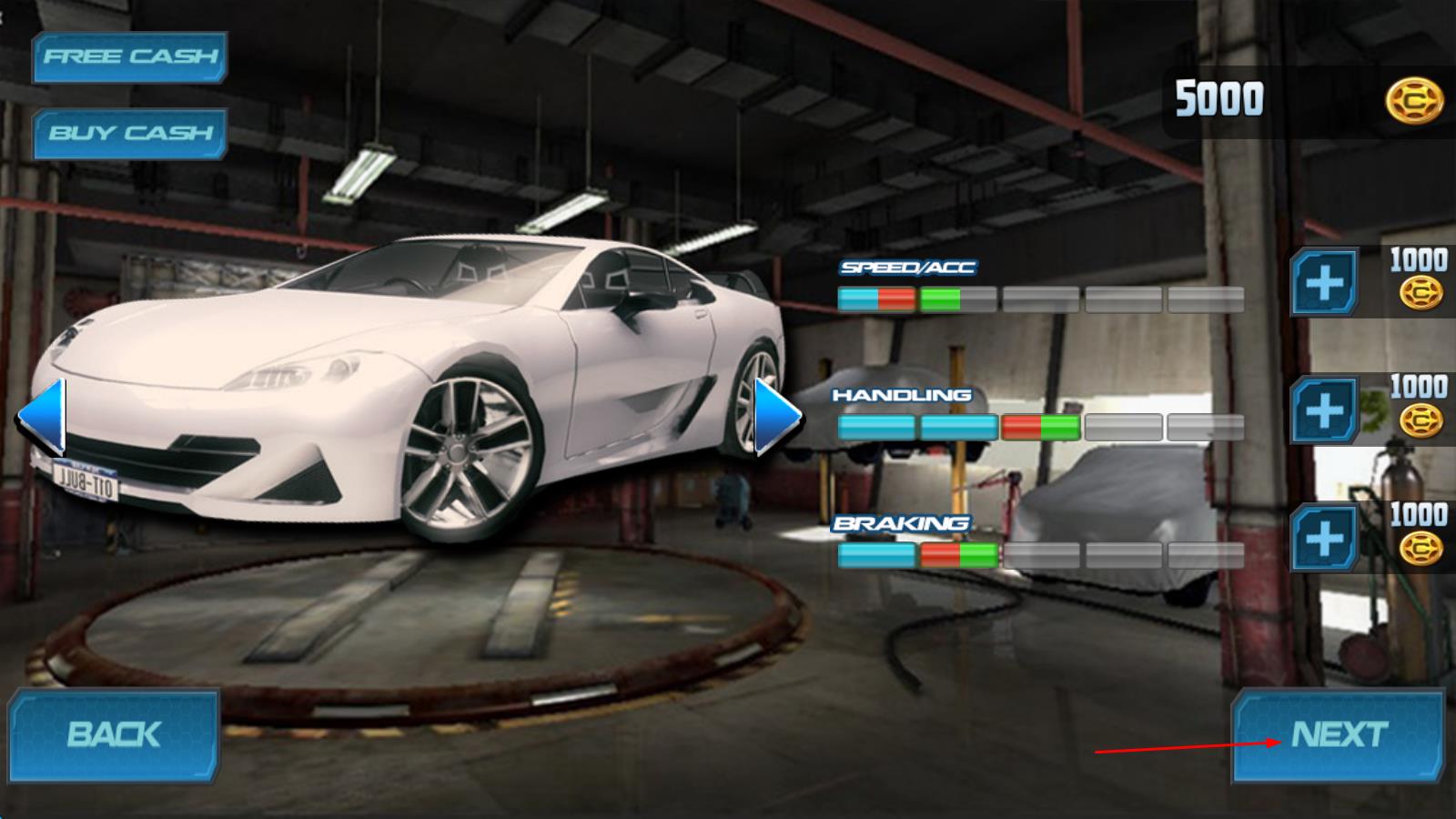Open the Free Cash offer
Image resolution: width=1456 pixels, height=819 pixels.
(130, 57)
